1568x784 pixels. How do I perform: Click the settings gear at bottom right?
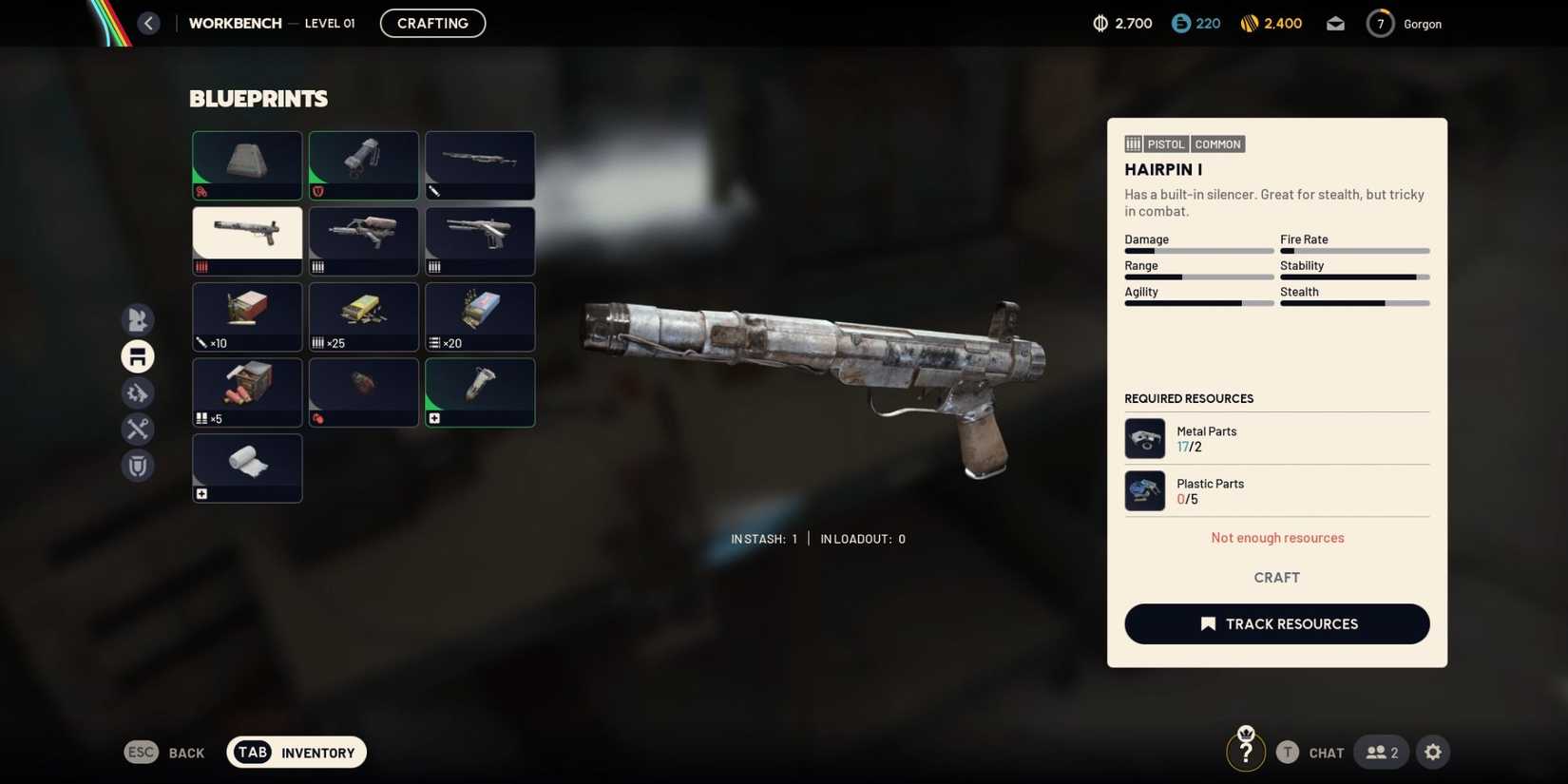tap(1433, 752)
